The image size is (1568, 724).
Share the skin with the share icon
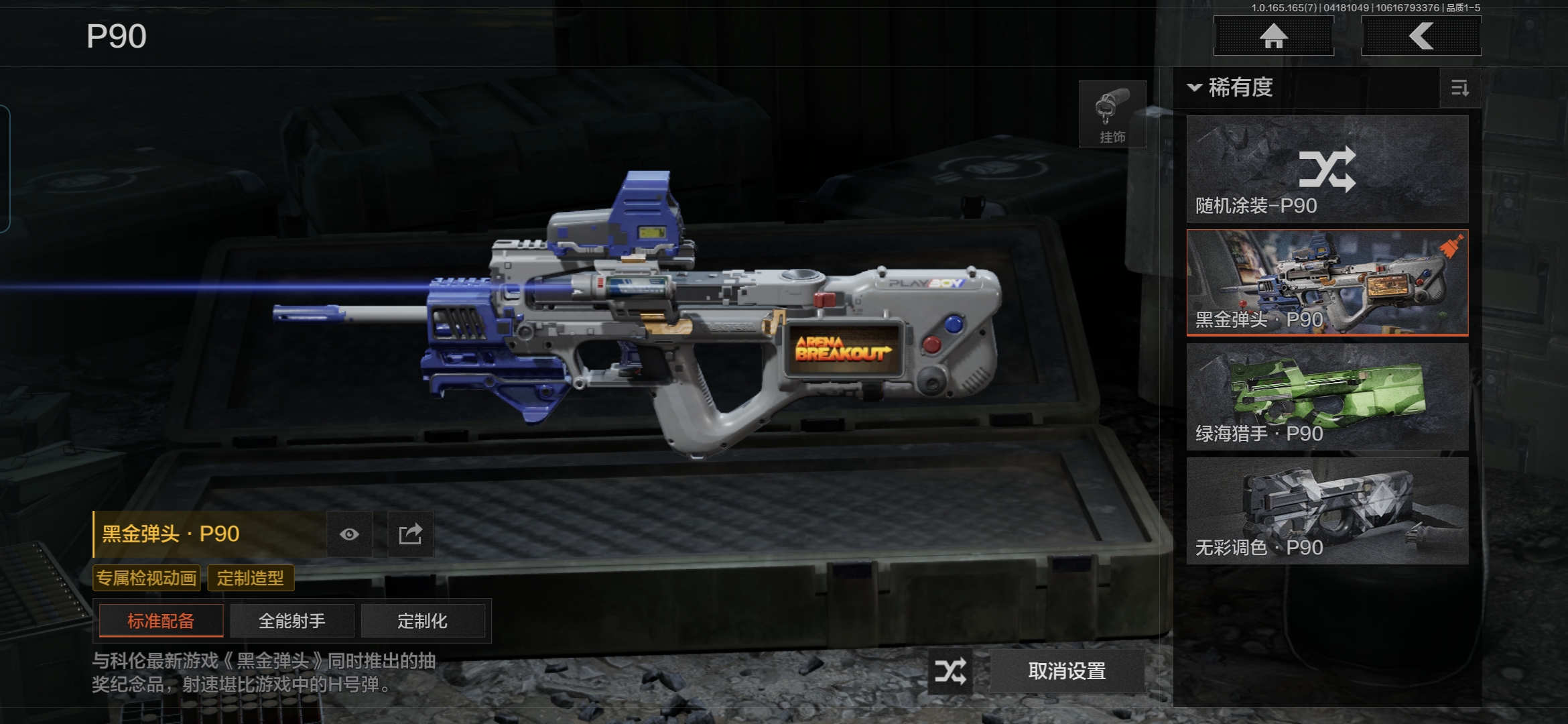tap(410, 534)
